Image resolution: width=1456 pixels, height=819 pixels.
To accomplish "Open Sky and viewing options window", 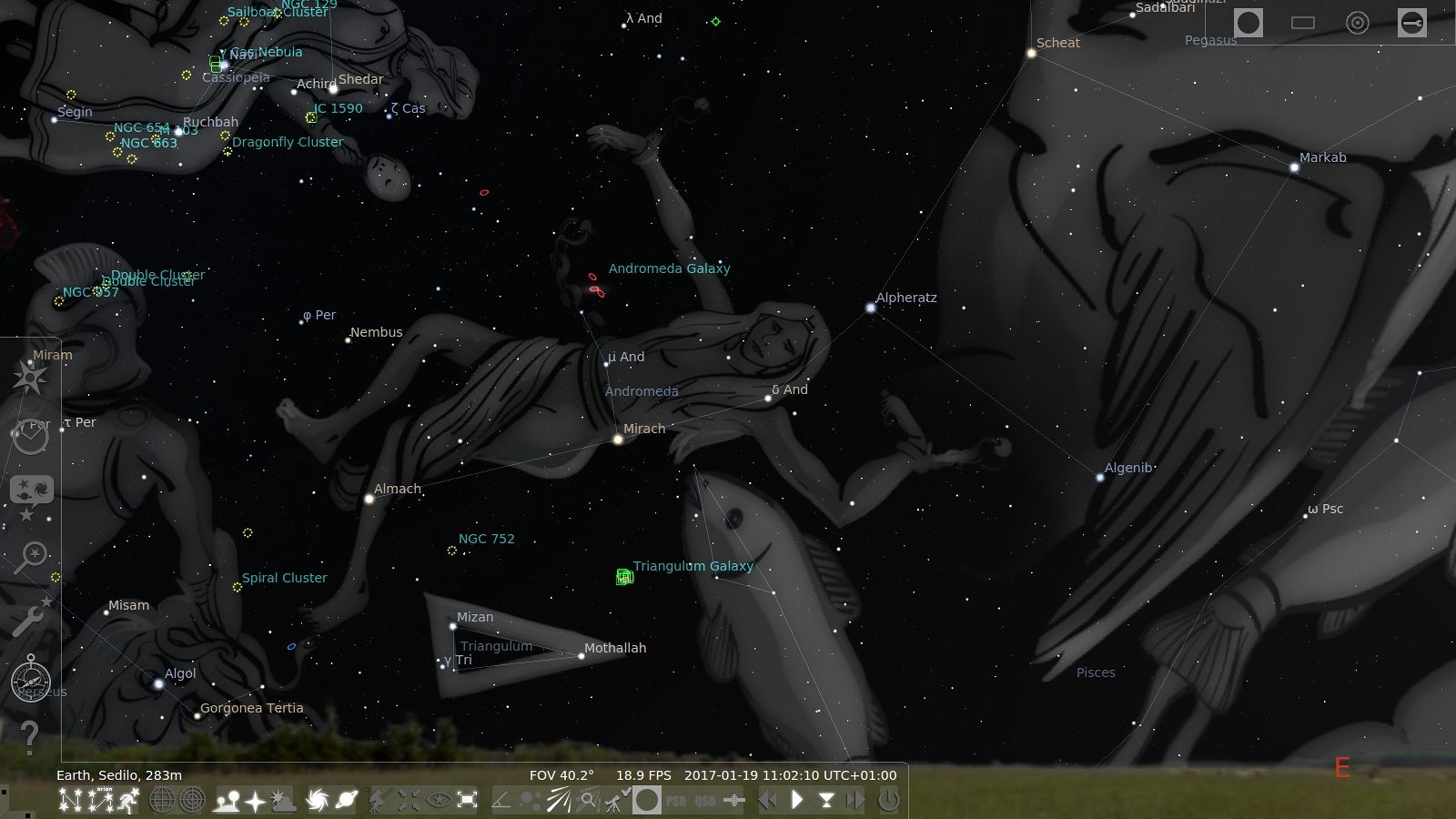I will (31, 497).
